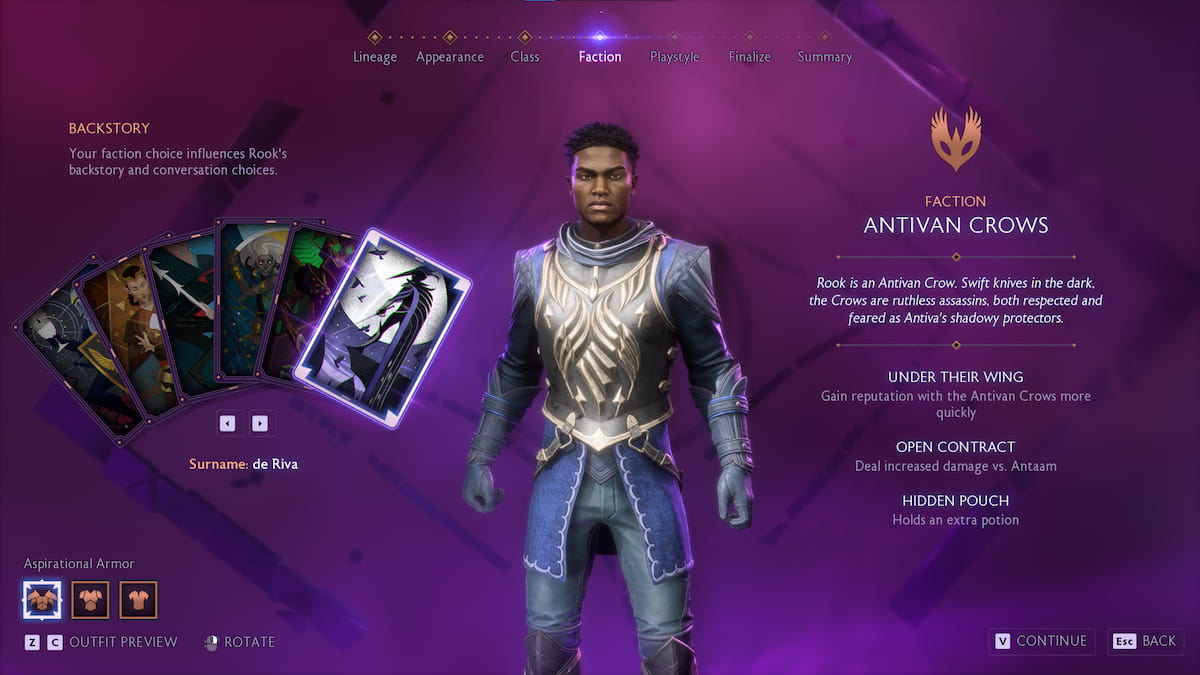Screen dimensions: 1200x675
Task: Open the Appearance step
Action: [449, 56]
